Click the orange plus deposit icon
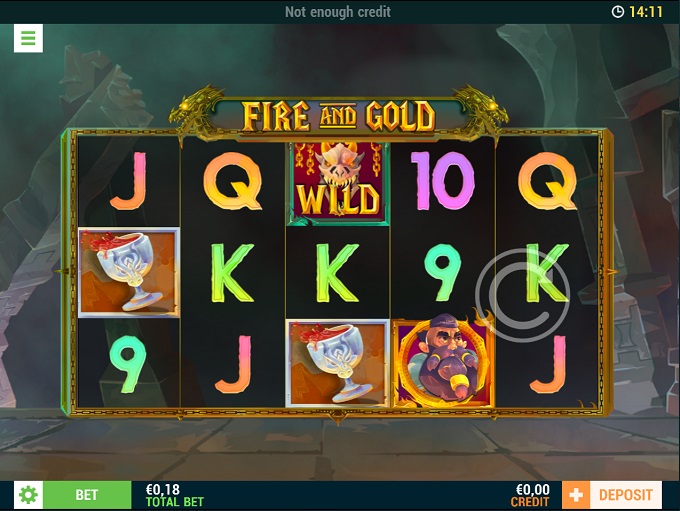 click(576, 495)
